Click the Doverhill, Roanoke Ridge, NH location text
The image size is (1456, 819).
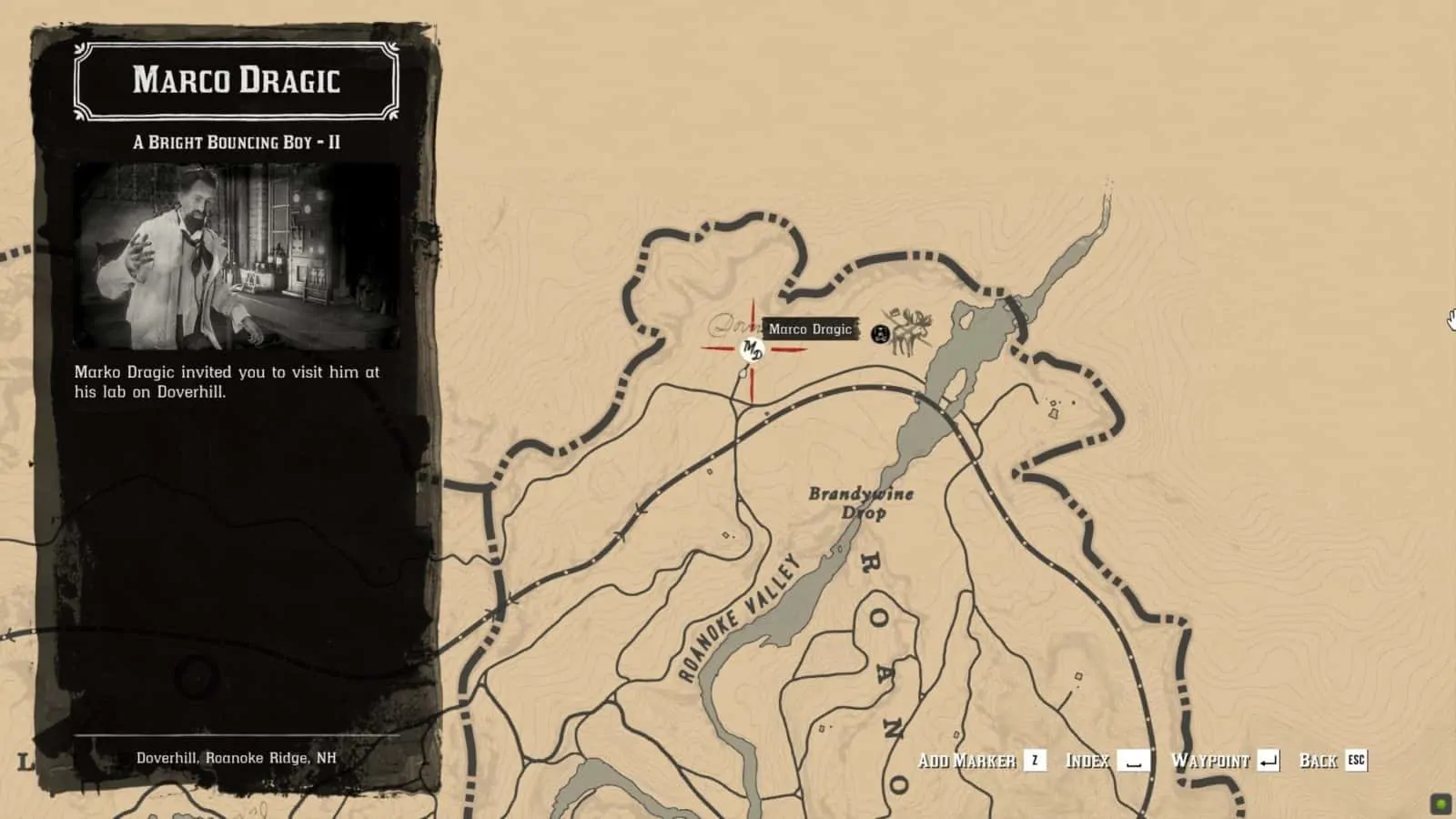coord(237,755)
